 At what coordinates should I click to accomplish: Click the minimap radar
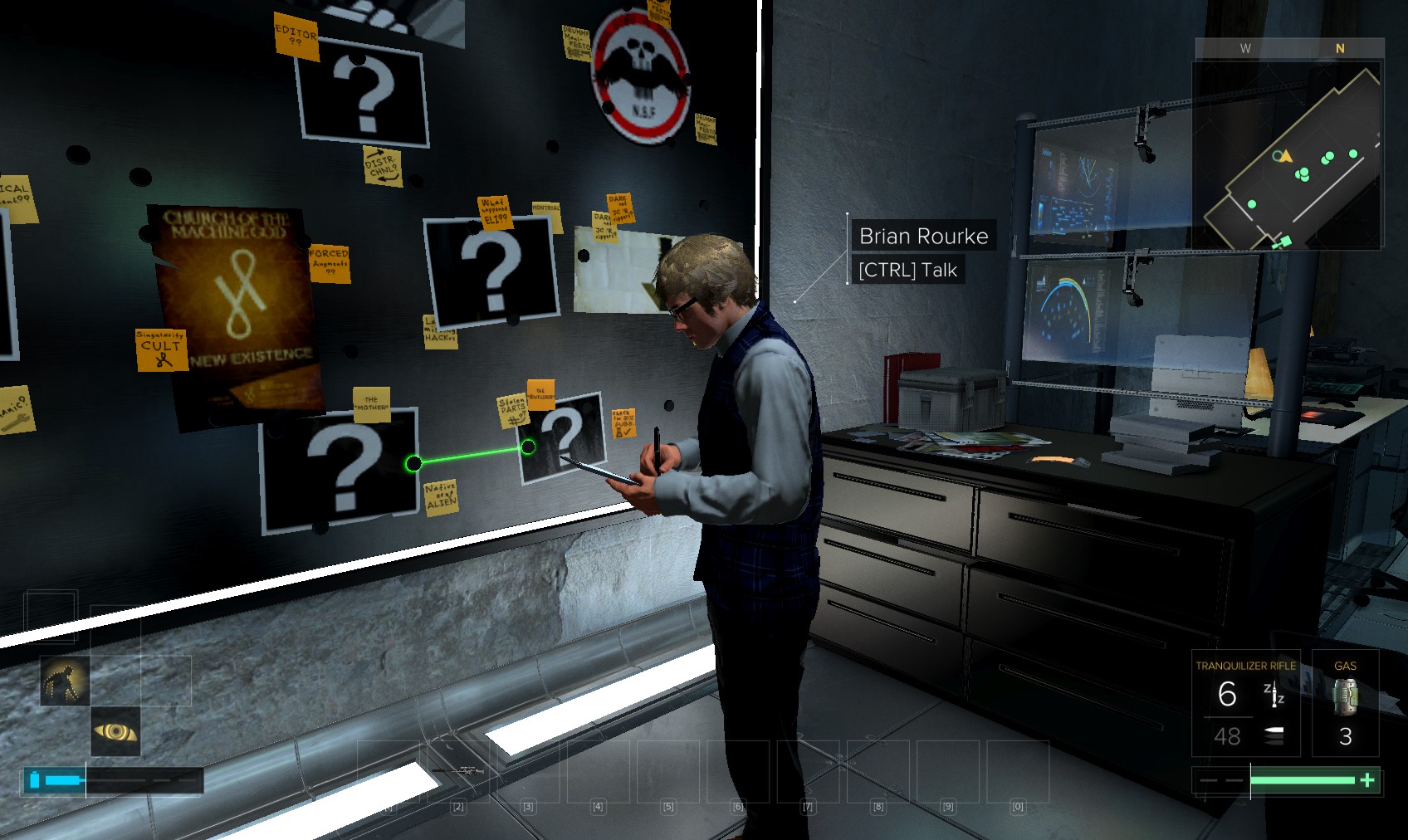[x=1288, y=154]
